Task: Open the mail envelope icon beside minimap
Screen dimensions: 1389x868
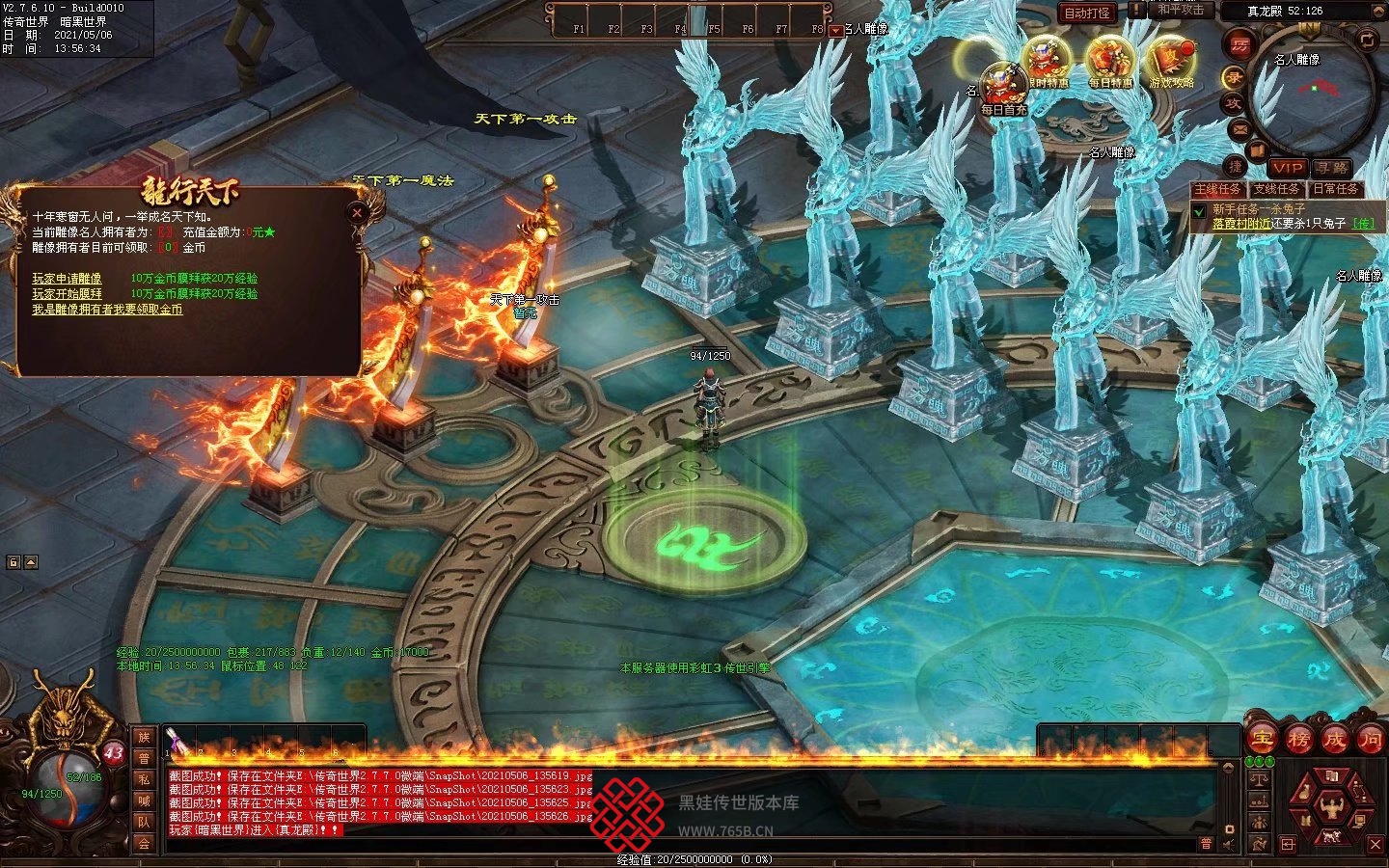Action: coord(1239,129)
